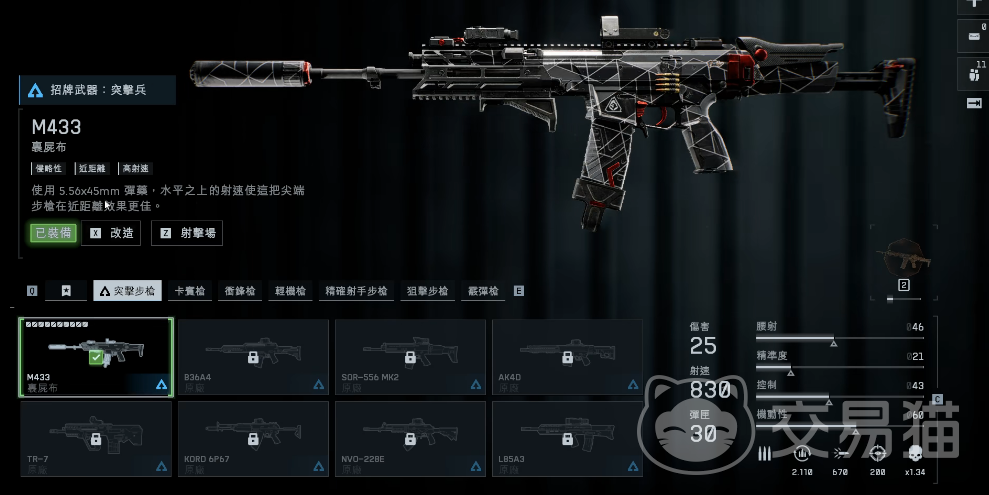
Task: Open the 改造 weapon modification button
Action: (x=111, y=233)
